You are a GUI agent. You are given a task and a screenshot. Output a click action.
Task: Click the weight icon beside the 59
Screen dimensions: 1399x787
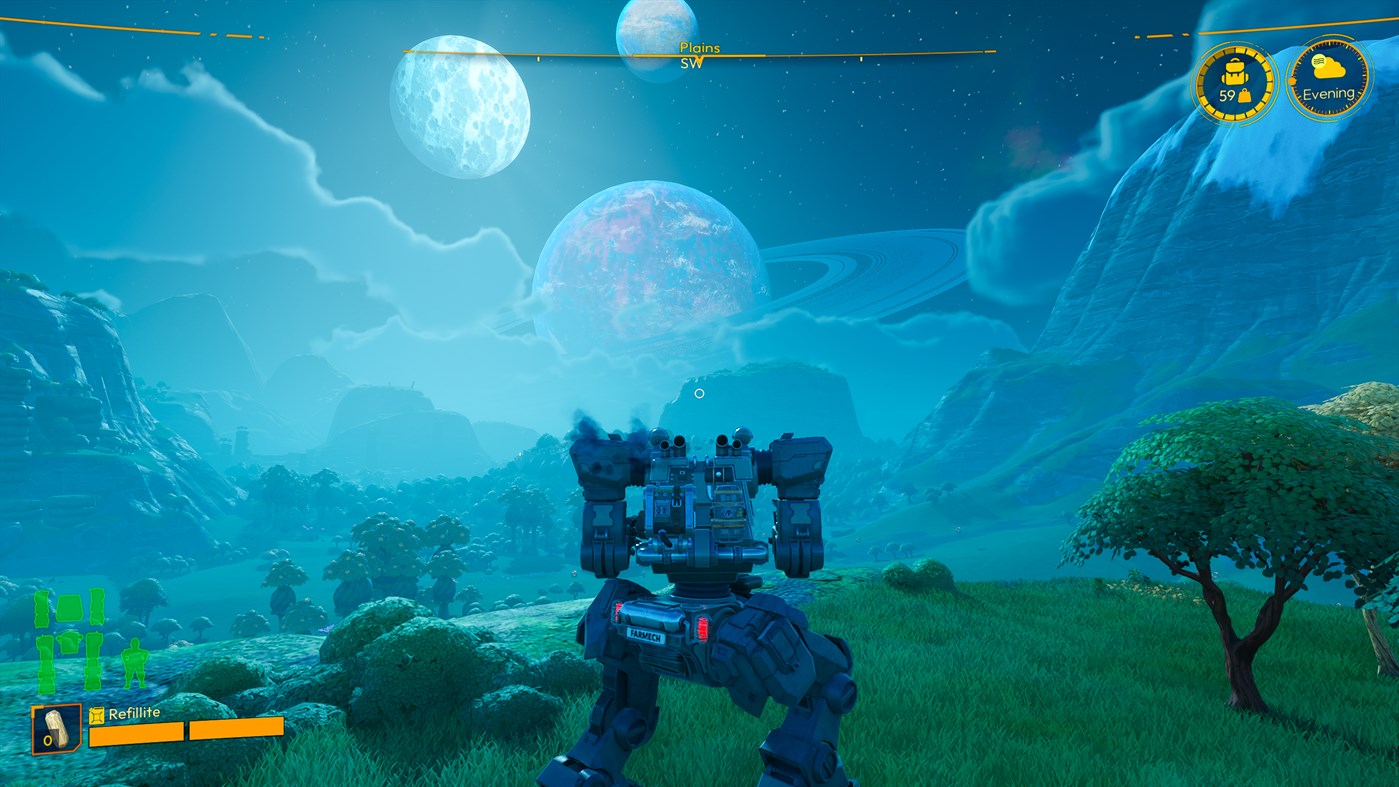pyautogui.click(x=1245, y=96)
